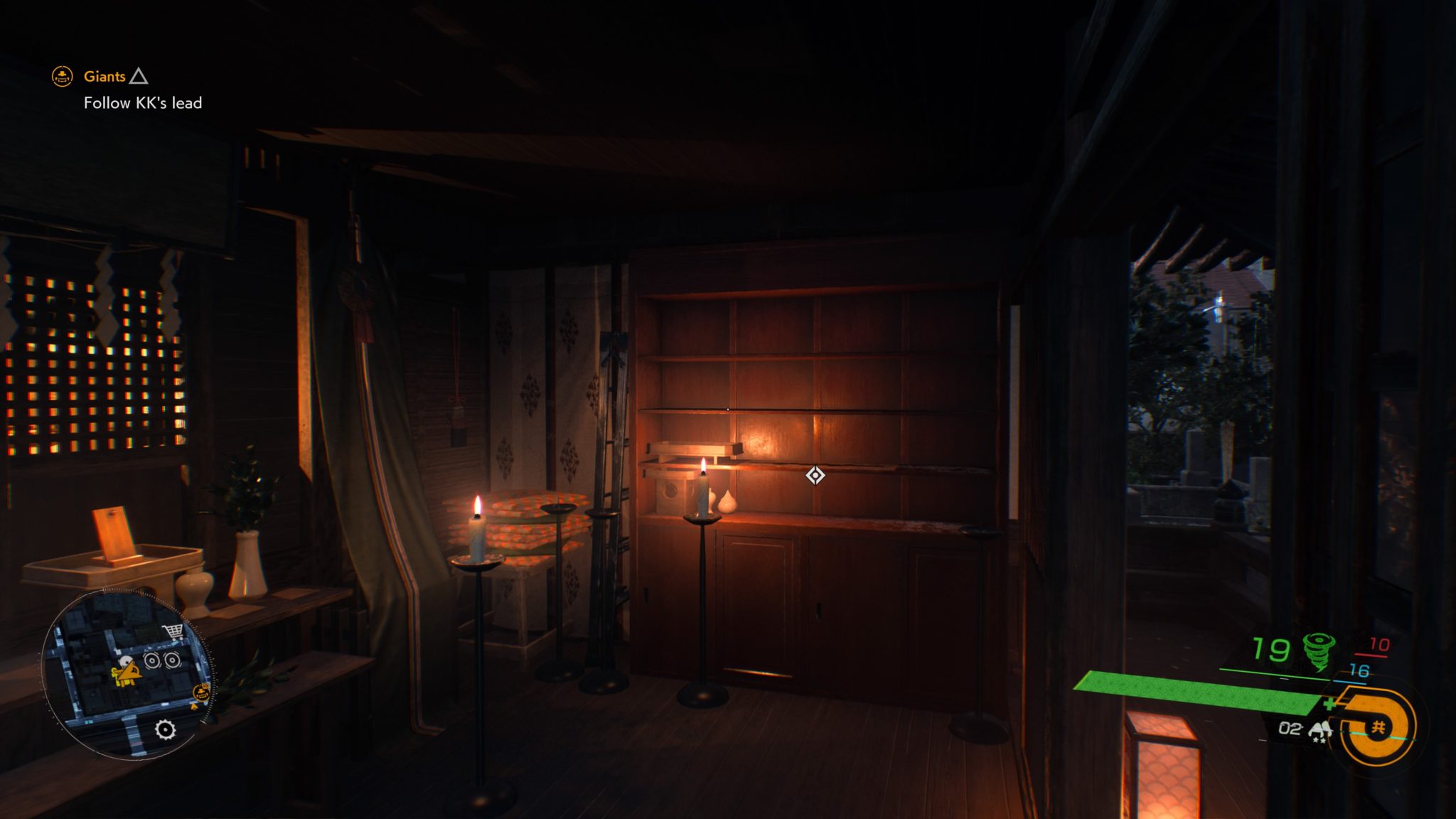Click the shopping cart shop icon on minimap
This screenshot has height=819, width=1456.
point(173,632)
